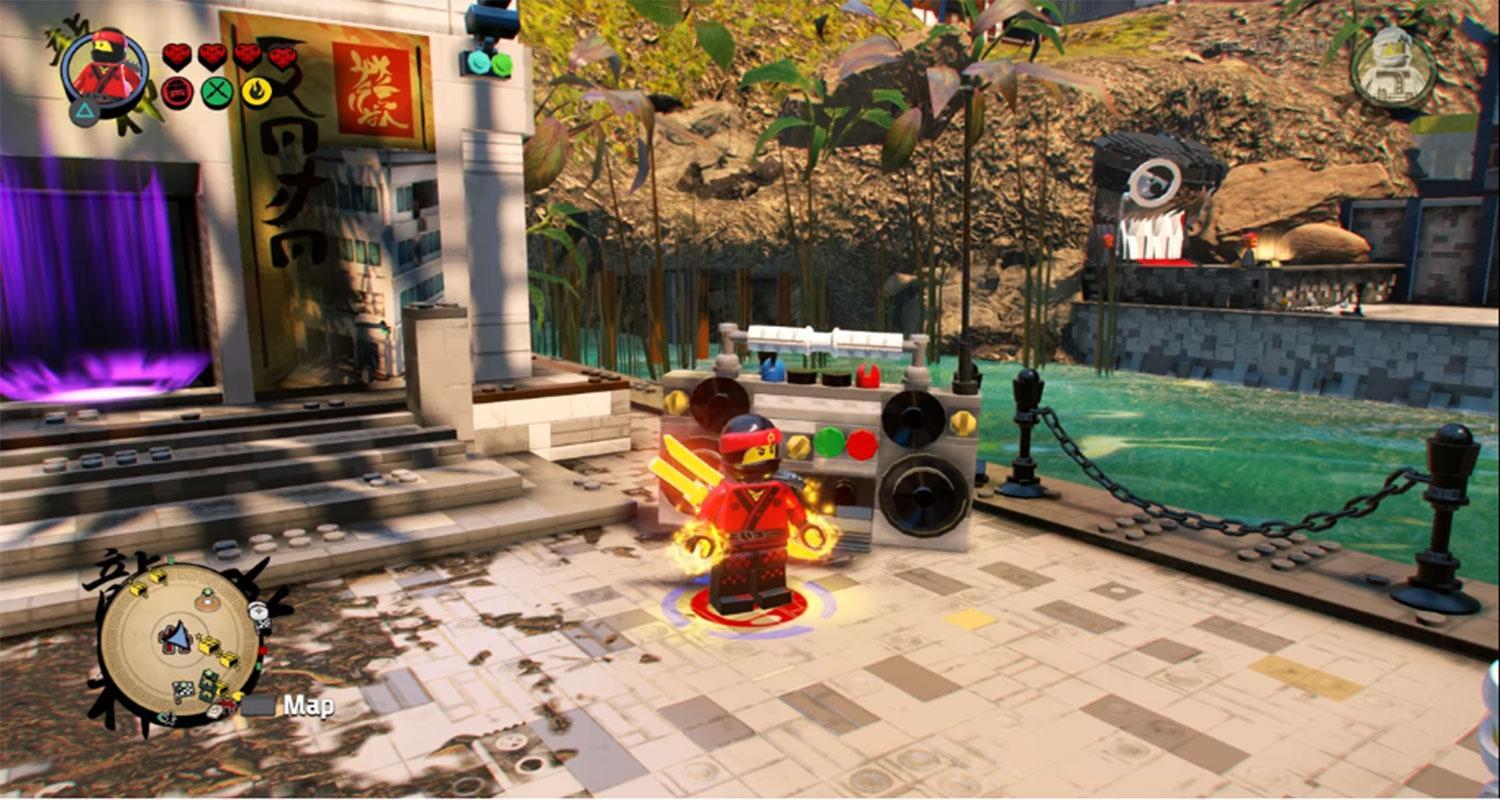Open the dojo marker near minimap top
Image resolution: width=1500 pixels, height=800 pixels.
pyautogui.click(x=206, y=600)
